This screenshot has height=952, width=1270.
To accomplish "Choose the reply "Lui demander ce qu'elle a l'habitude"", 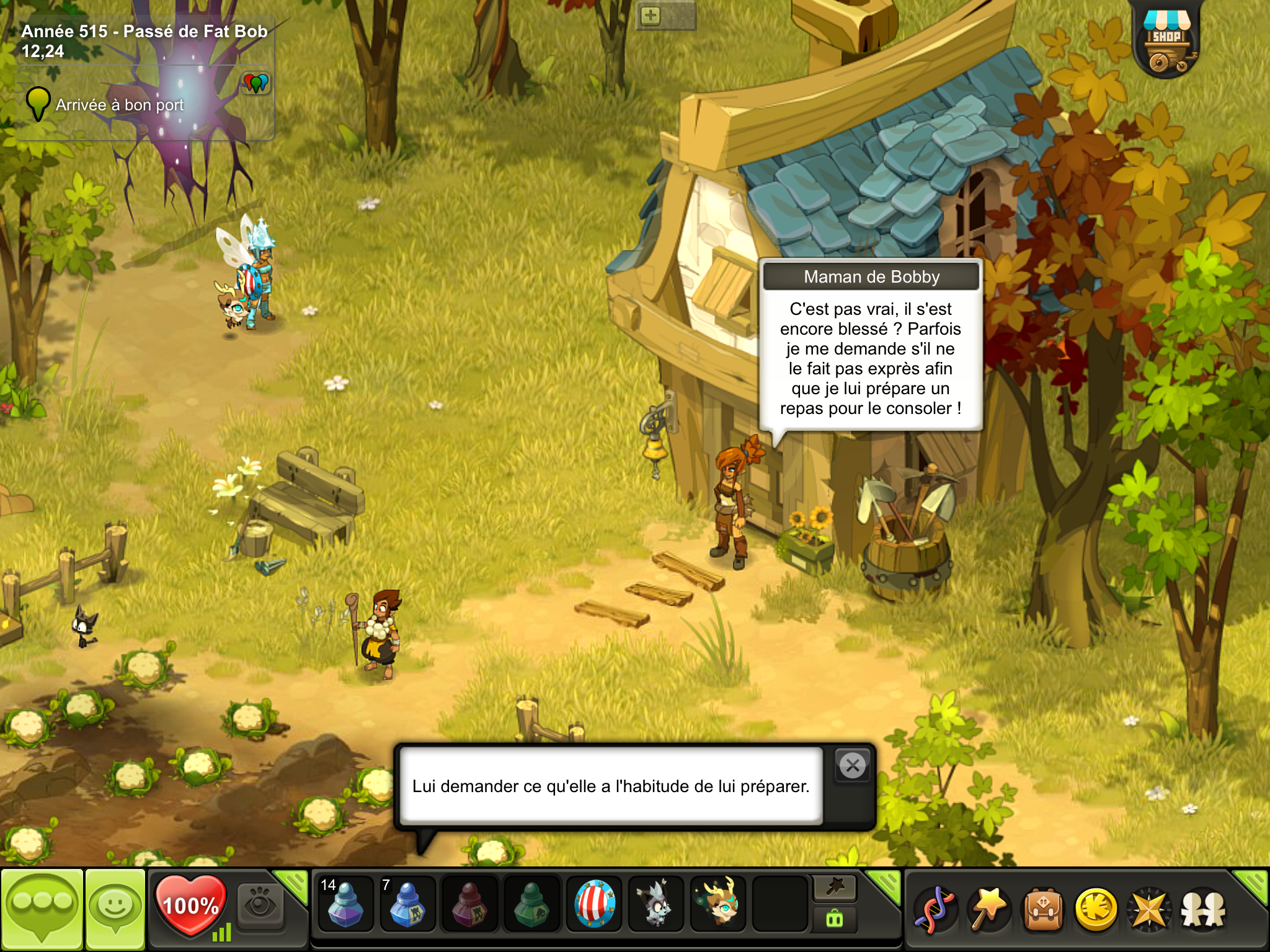I will [x=611, y=786].
